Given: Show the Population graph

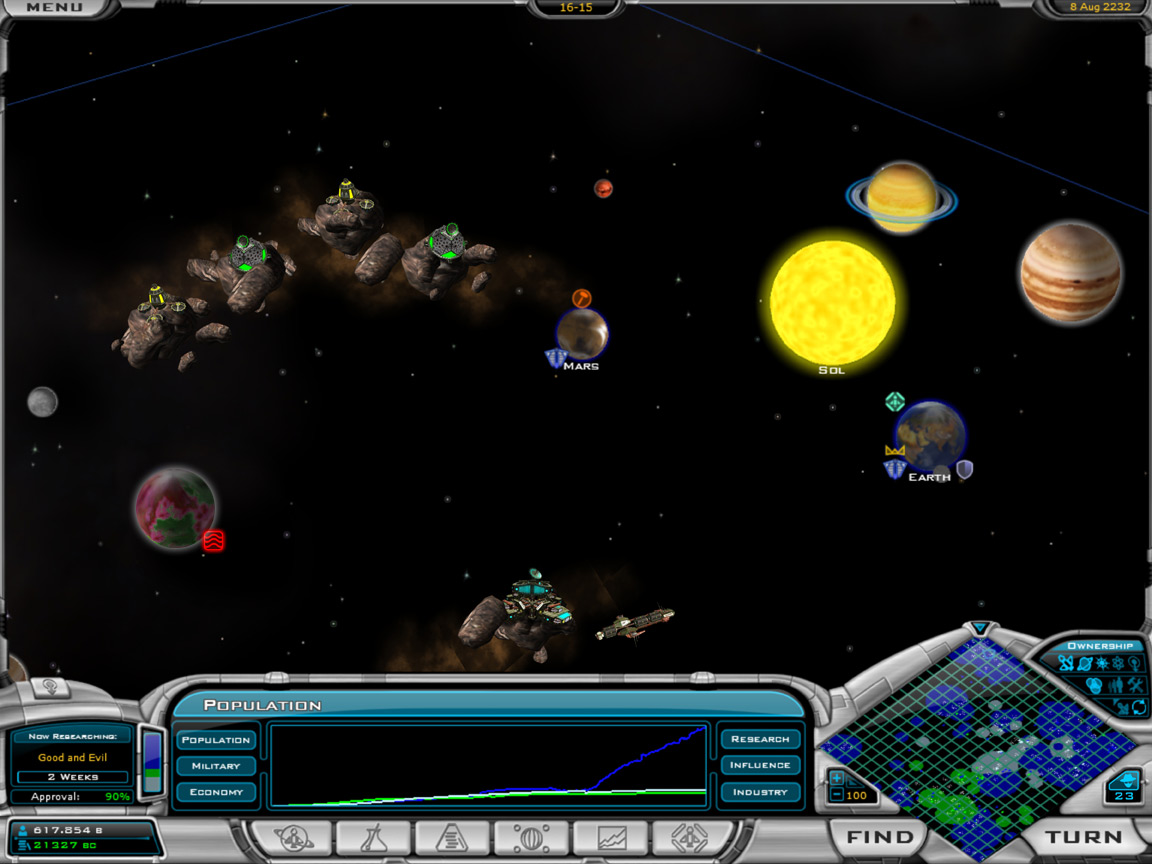Looking at the screenshot, I should click(216, 740).
